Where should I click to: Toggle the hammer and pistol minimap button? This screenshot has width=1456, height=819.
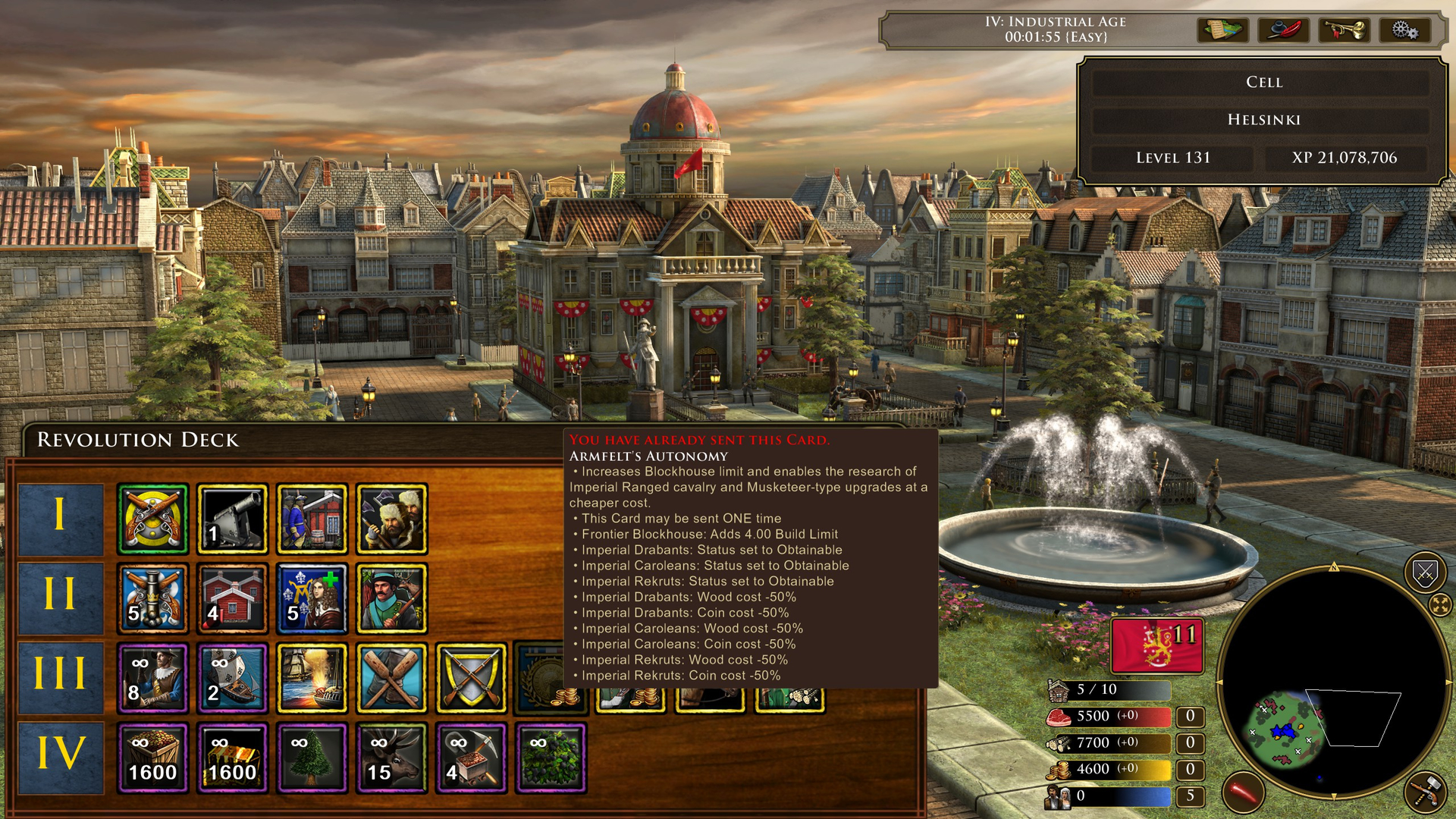[1424, 792]
